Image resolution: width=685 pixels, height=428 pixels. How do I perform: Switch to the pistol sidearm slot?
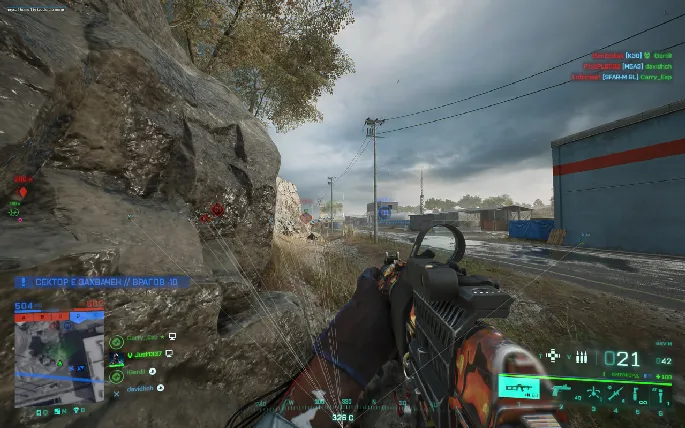[559, 388]
